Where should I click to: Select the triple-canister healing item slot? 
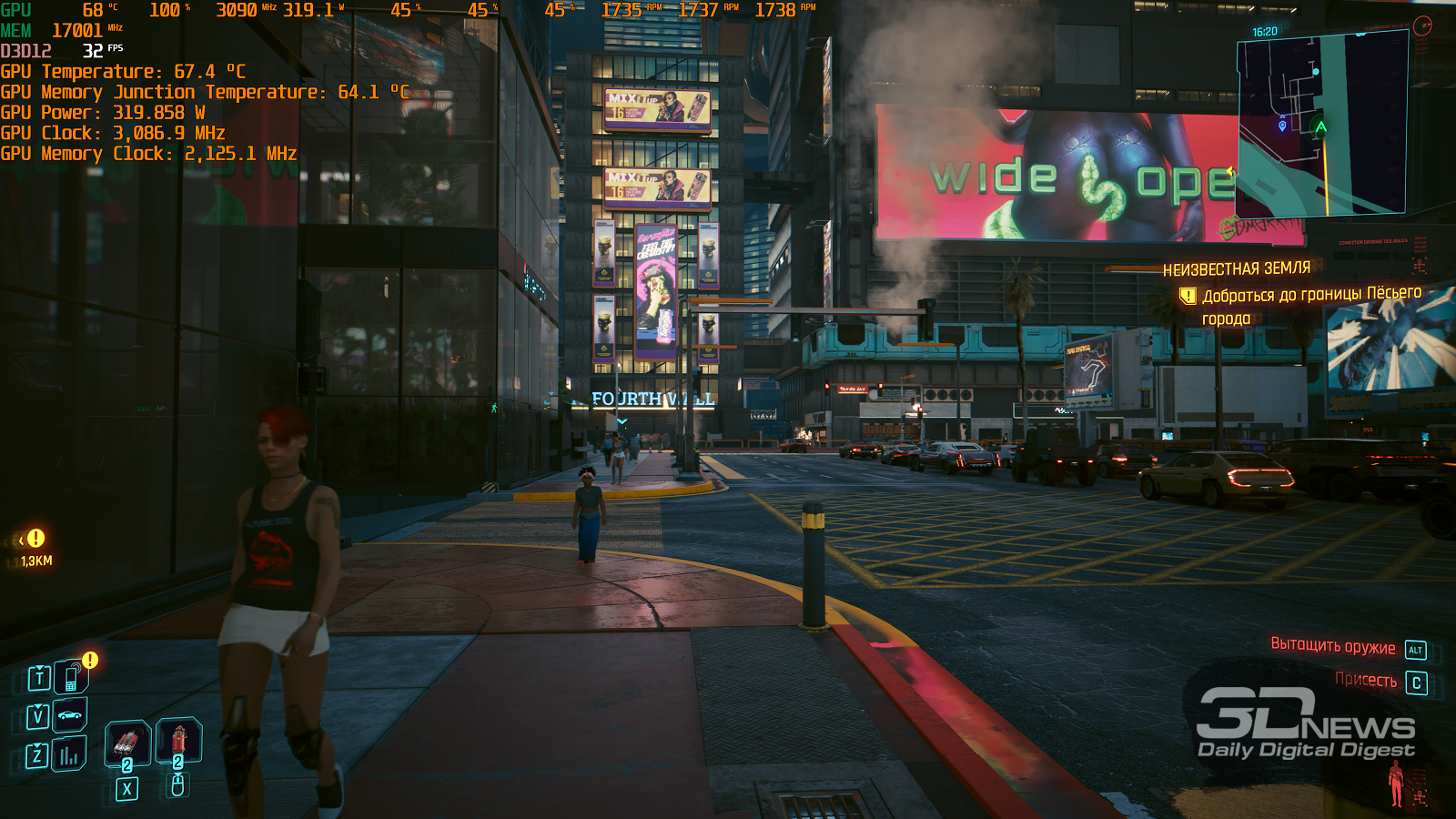pos(127,743)
